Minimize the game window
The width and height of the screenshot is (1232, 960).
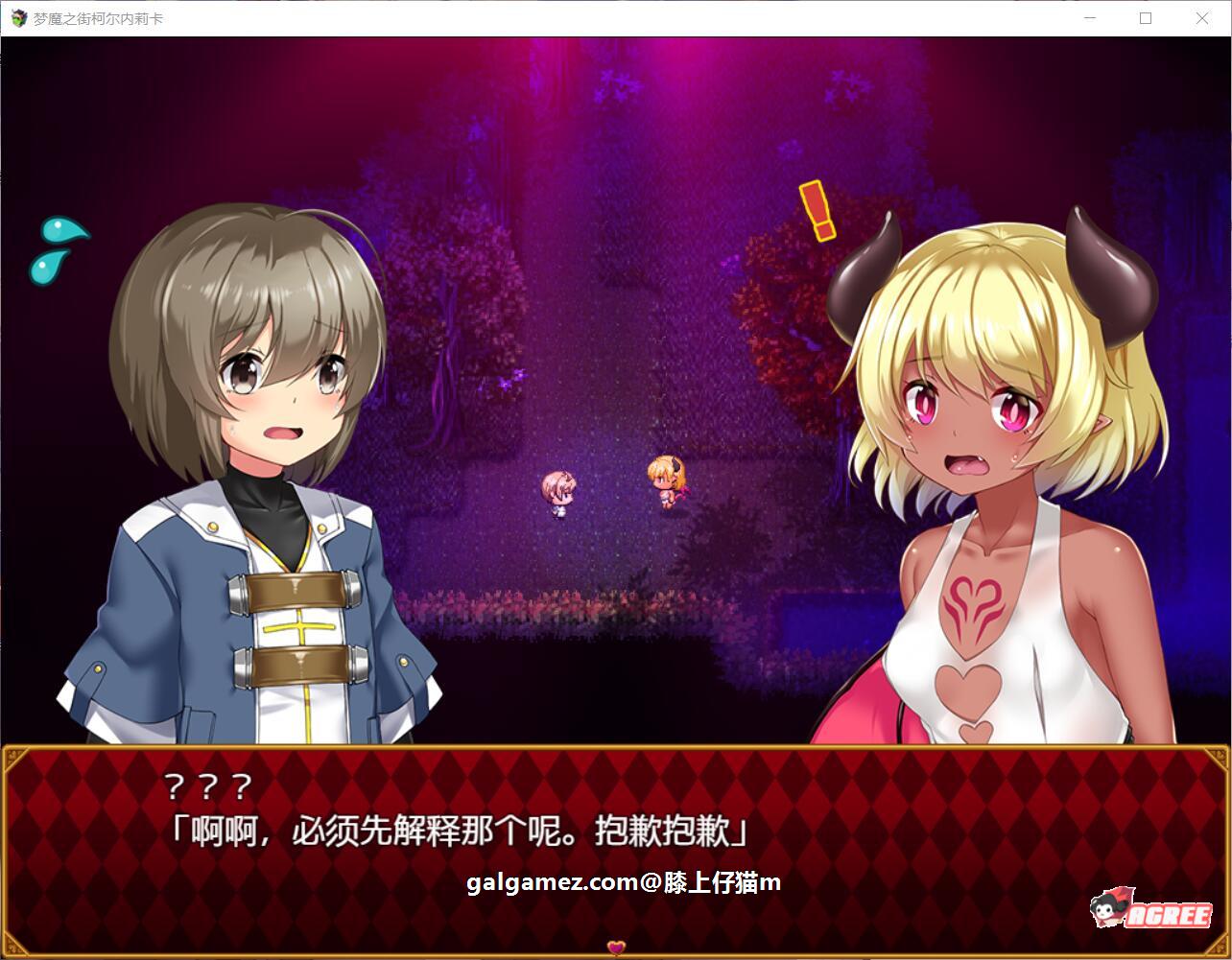click(x=1089, y=17)
